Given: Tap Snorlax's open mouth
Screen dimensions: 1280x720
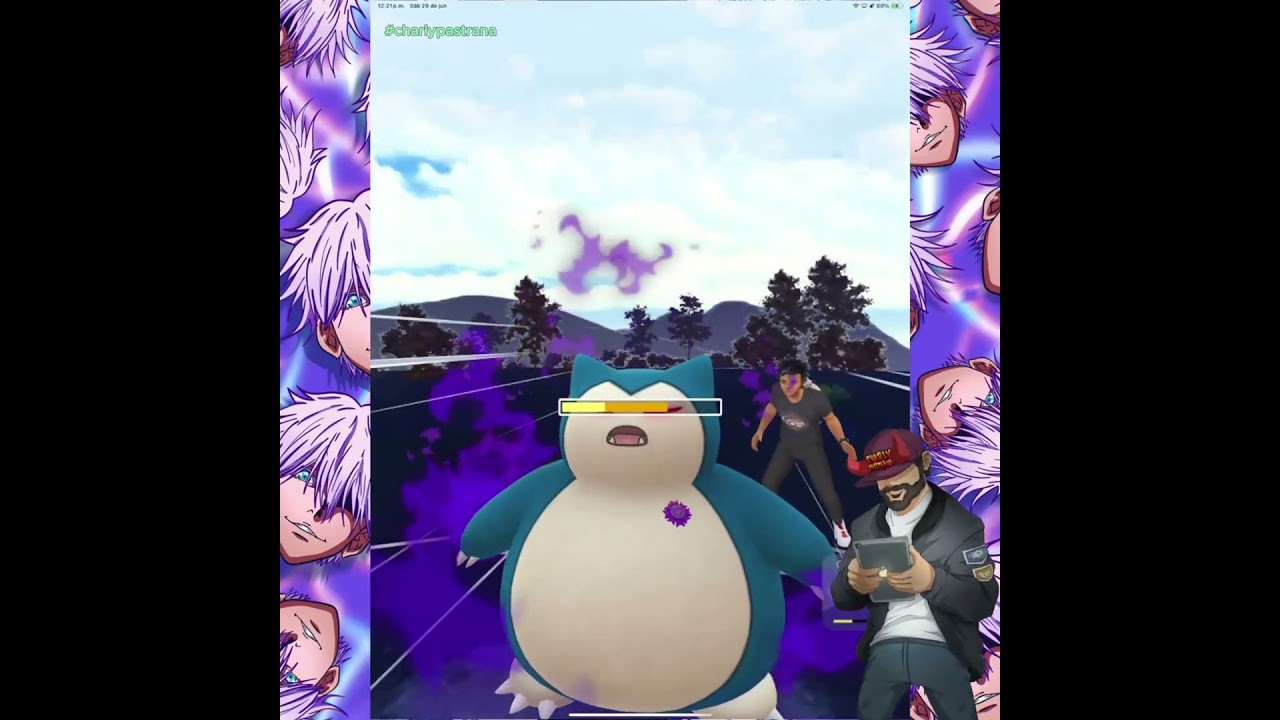Looking at the screenshot, I should click(x=629, y=437).
